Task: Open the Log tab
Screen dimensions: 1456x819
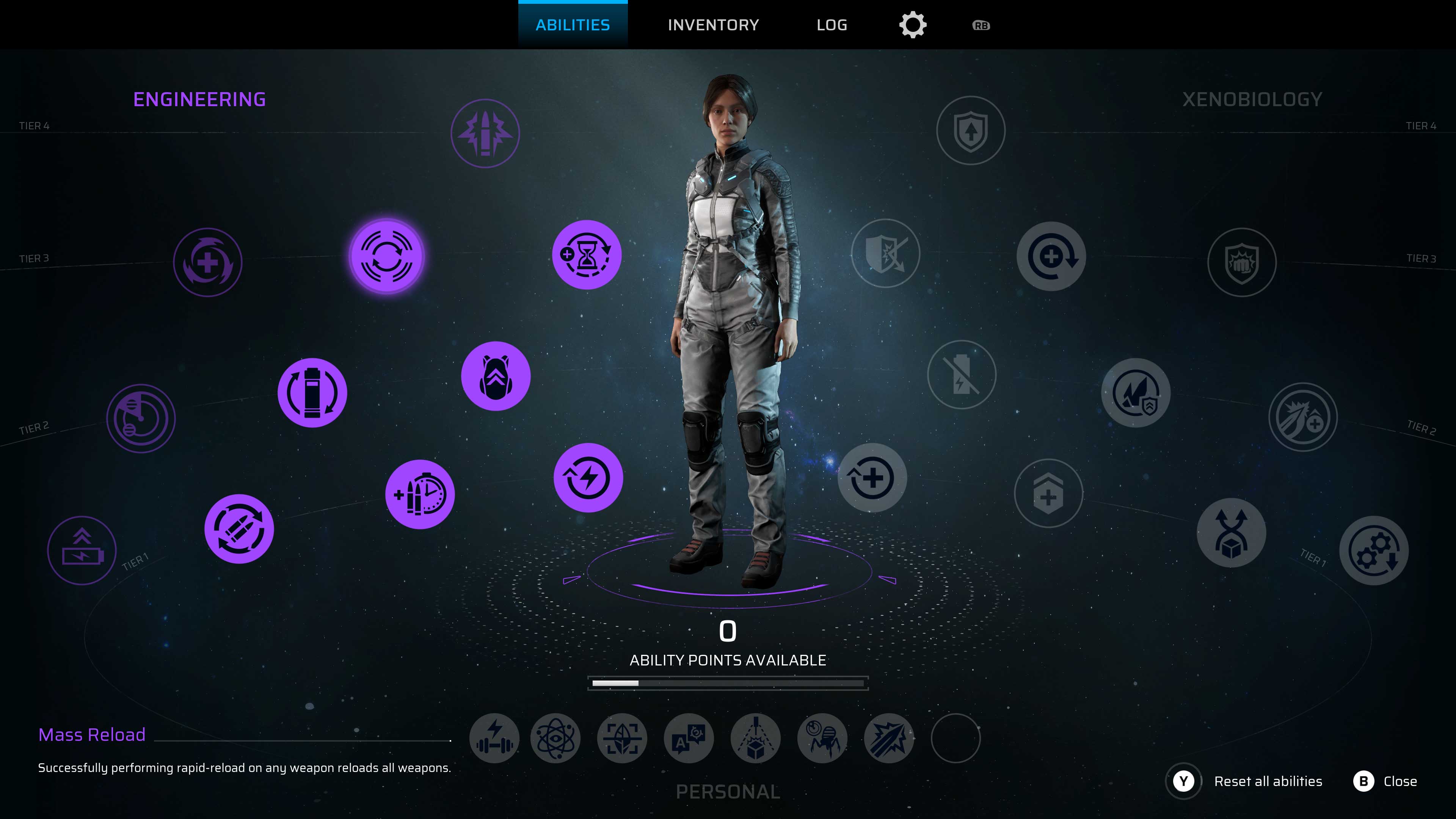Action: 832,25
